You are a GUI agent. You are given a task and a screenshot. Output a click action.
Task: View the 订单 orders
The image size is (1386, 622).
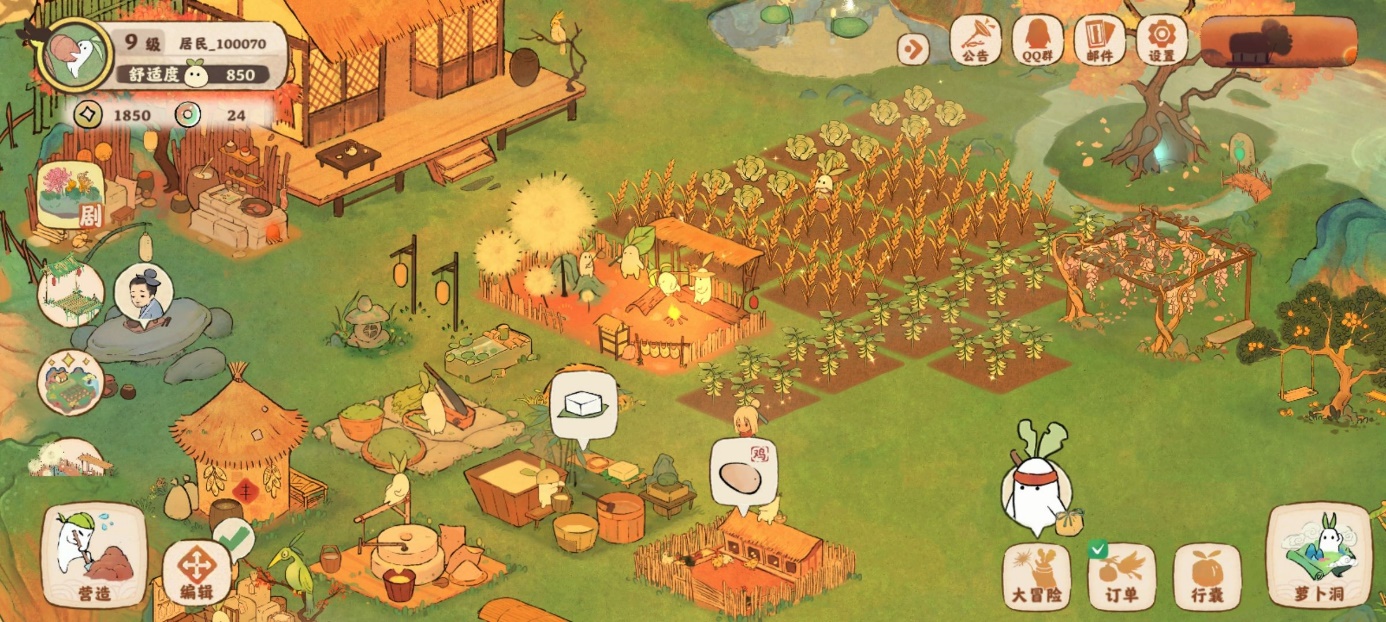1122,577
